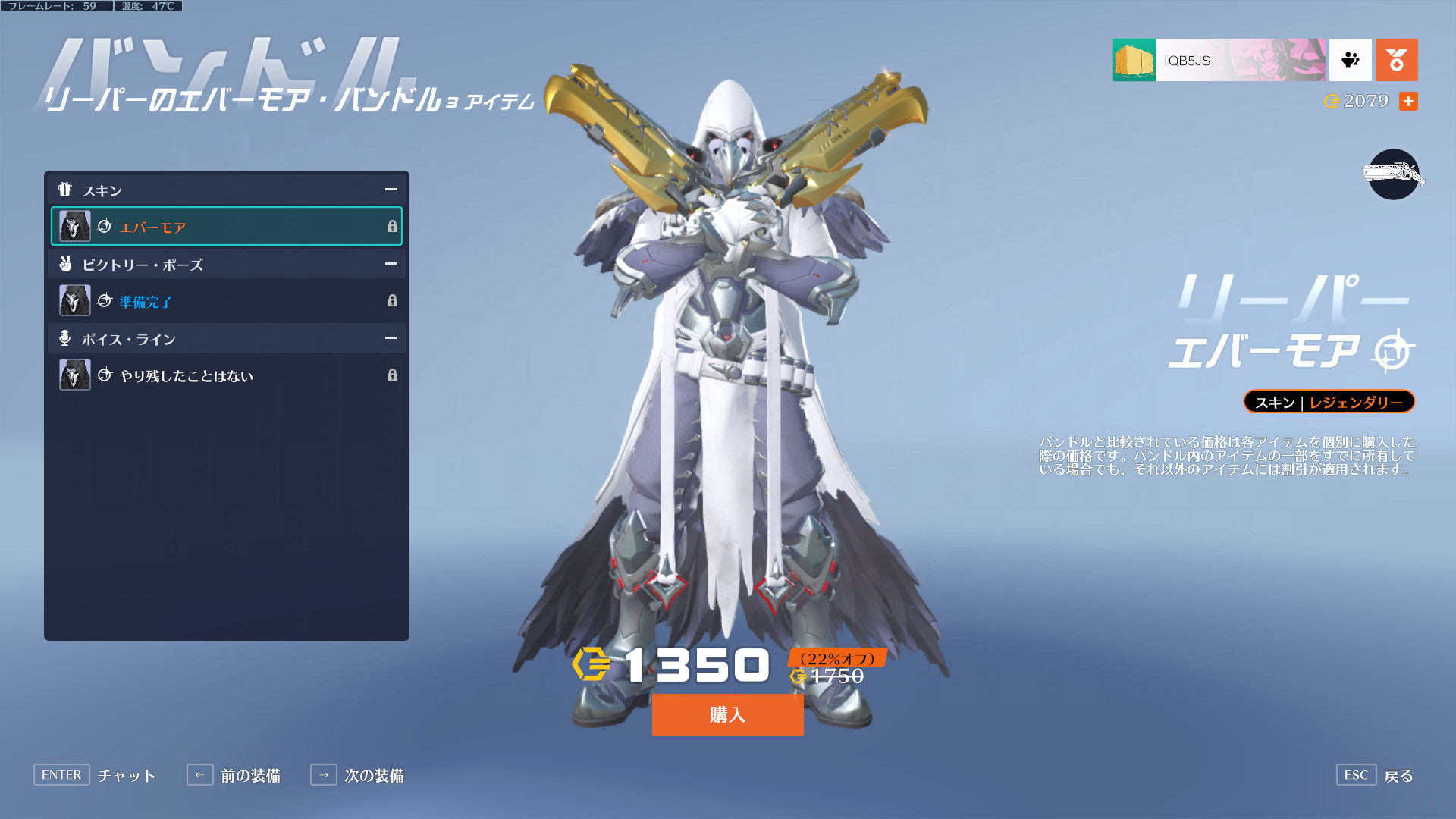Open the QB5JS player profile card

click(x=1219, y=60)
